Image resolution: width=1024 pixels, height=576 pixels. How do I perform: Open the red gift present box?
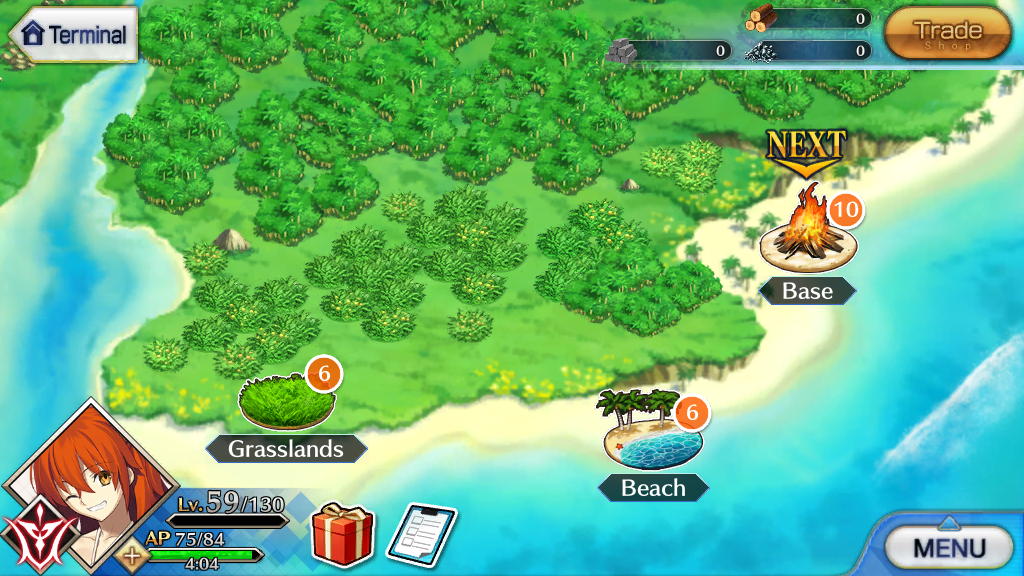click(343, 534)
